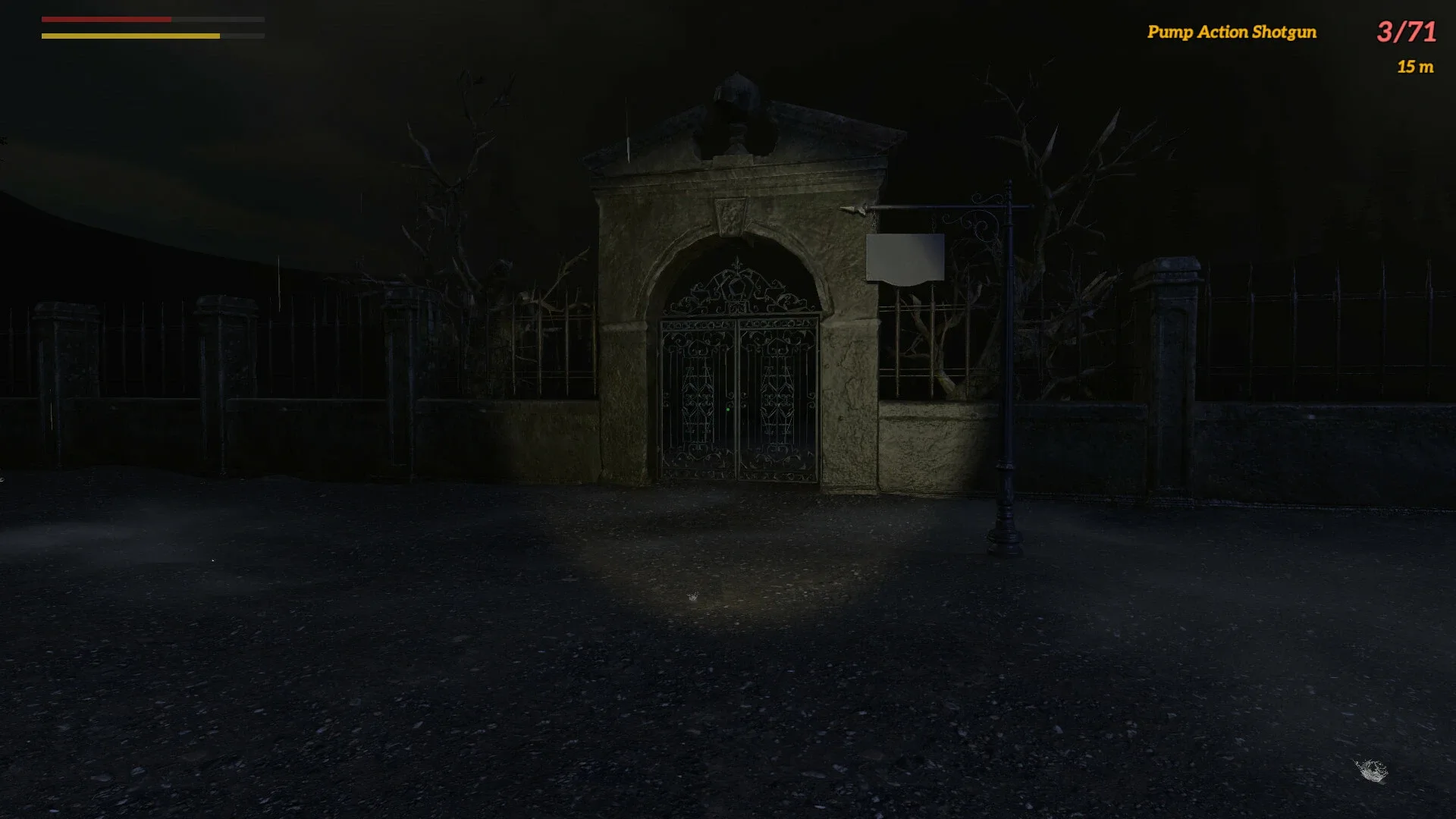Click the blank hanging sign board
This screenshot has height=819, width=1456.
click(905, 258)
